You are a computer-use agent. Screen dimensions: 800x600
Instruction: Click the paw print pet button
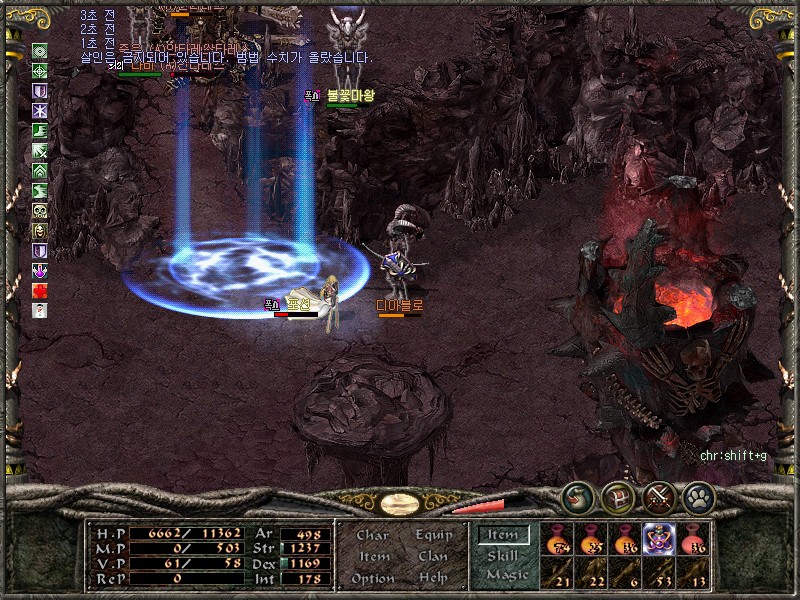point(697,496)
